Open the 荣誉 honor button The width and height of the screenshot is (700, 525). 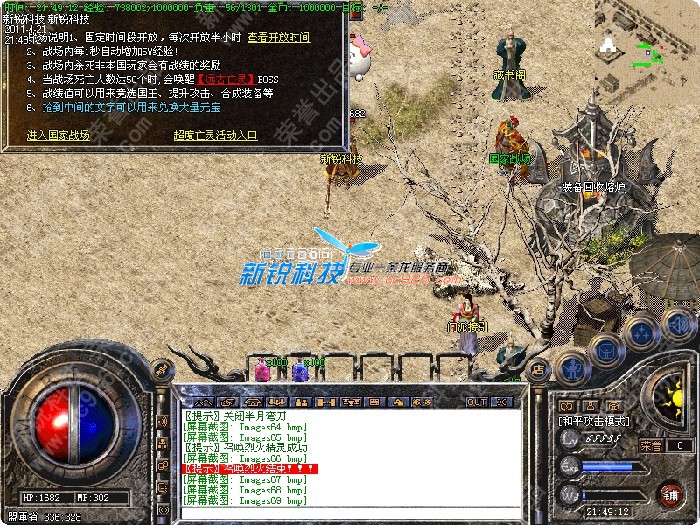(x=651, y=445)
